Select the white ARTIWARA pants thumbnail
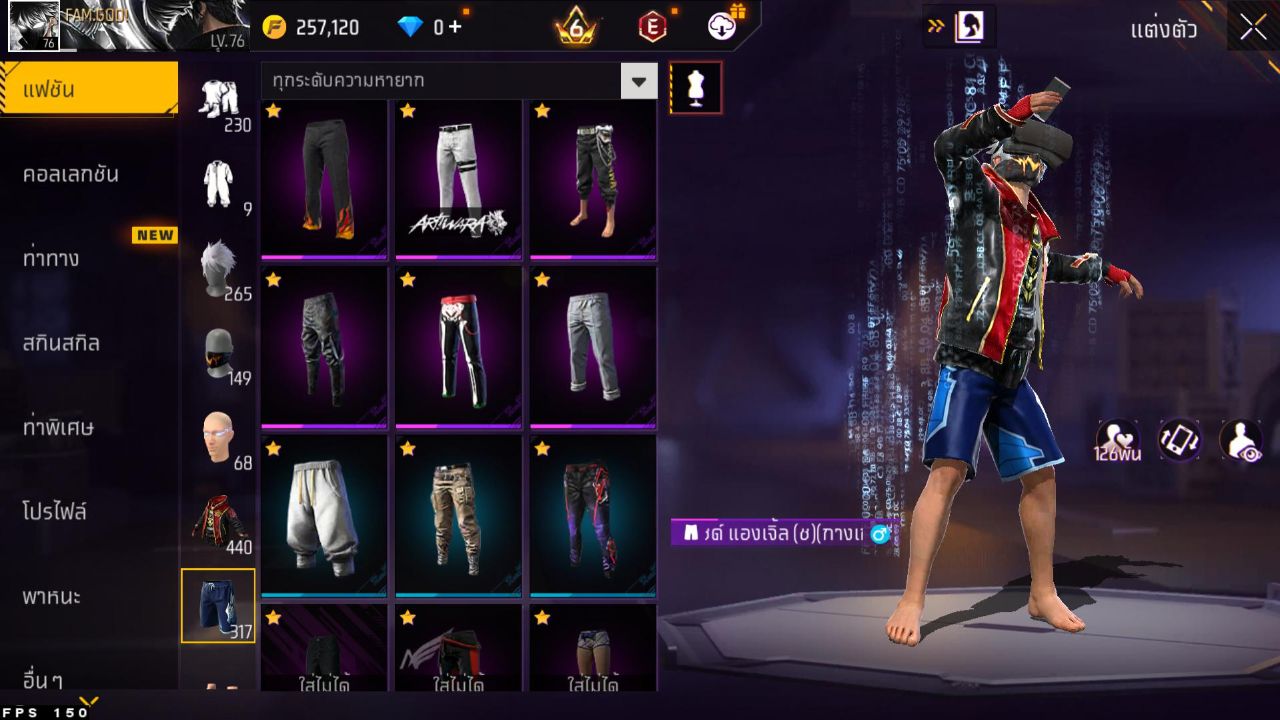 [x=457, y=178]
